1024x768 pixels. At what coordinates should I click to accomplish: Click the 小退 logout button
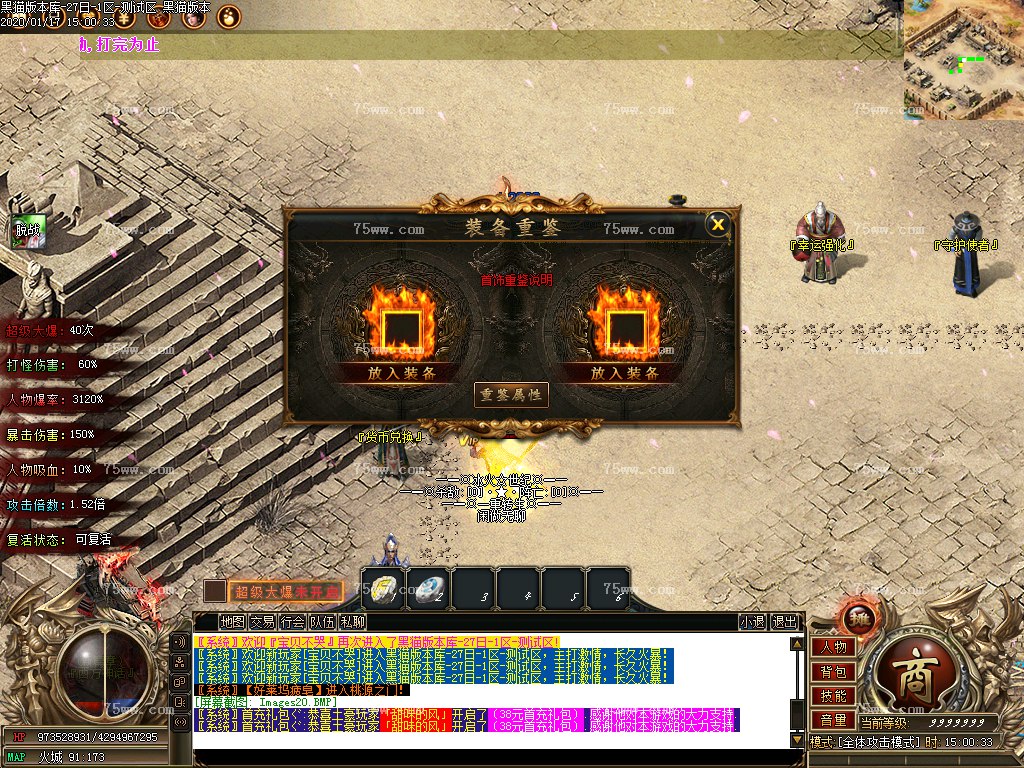pyautogui.click(x=752, y=622)
